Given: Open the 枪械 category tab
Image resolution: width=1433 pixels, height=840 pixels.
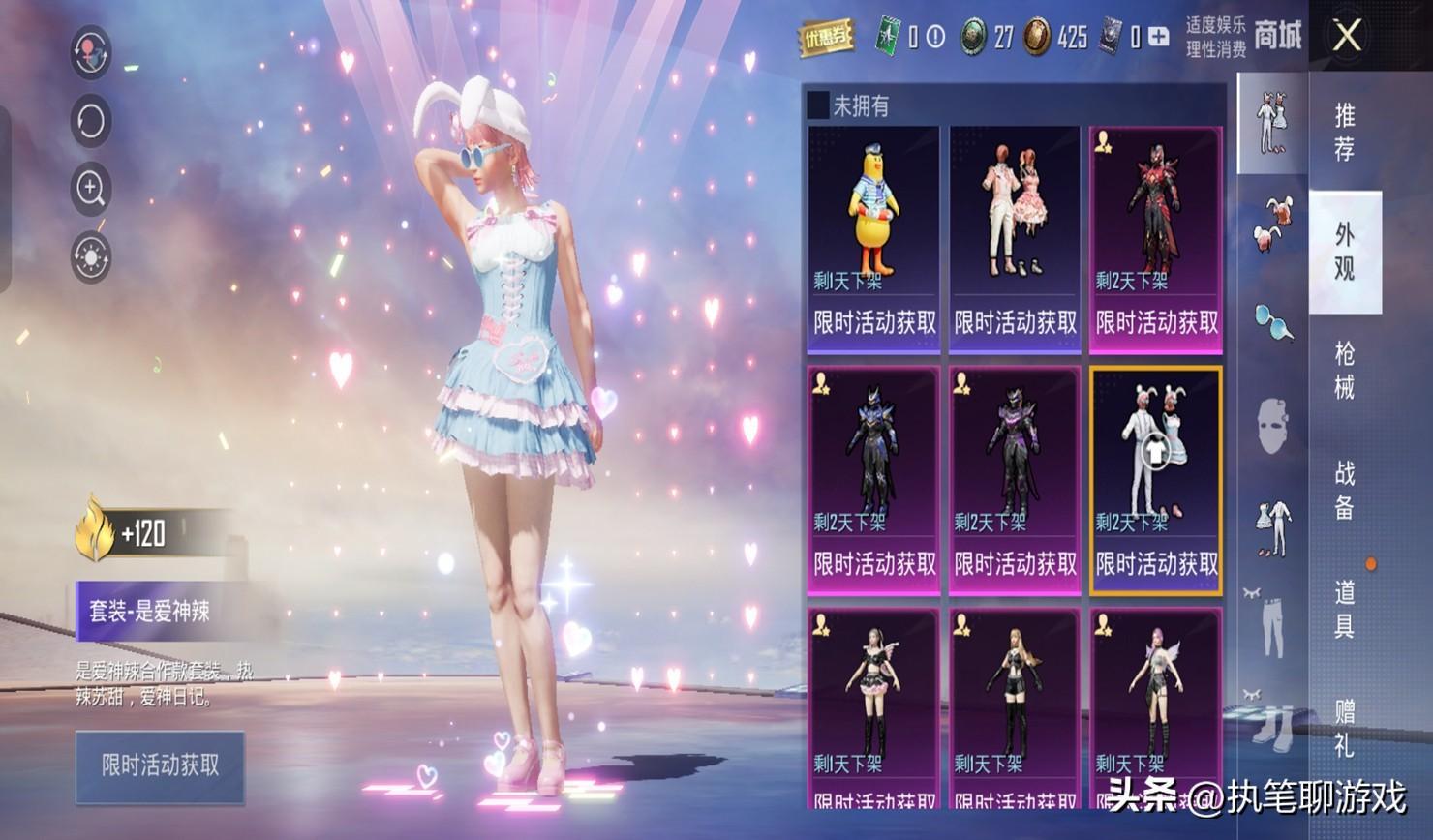Looking at the screenshot, I should coord(1344,370).
